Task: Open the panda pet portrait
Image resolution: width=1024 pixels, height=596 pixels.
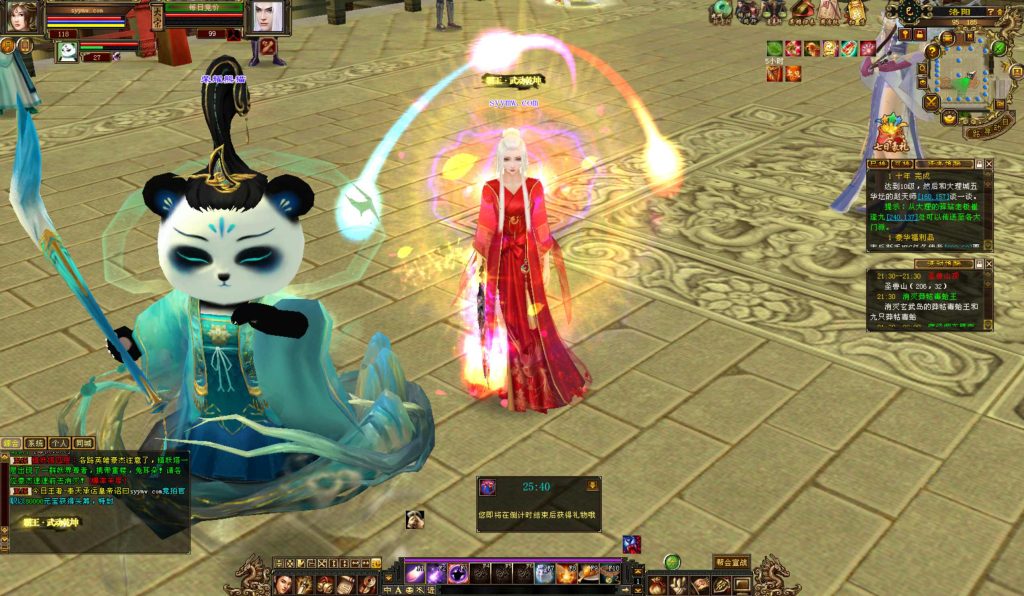Action: point(67,51)
